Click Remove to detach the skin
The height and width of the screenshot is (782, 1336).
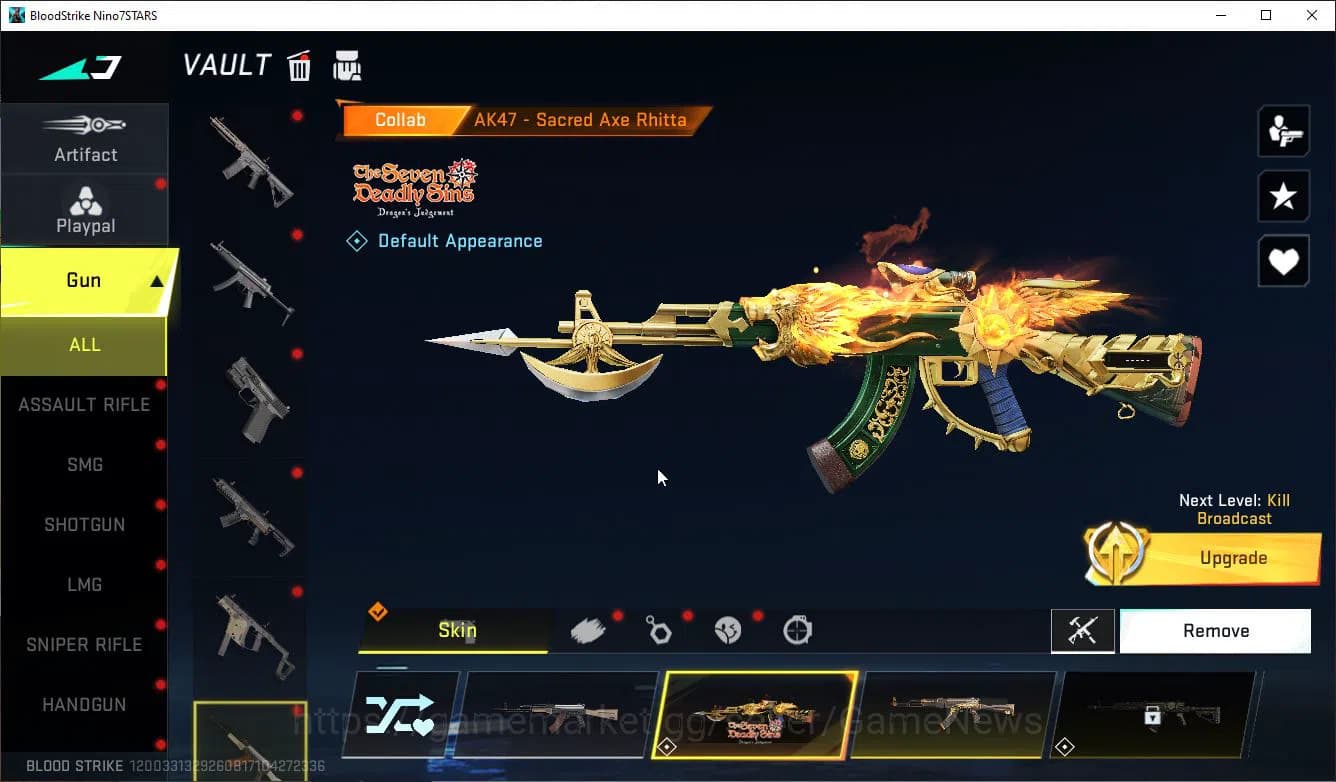1215,630
